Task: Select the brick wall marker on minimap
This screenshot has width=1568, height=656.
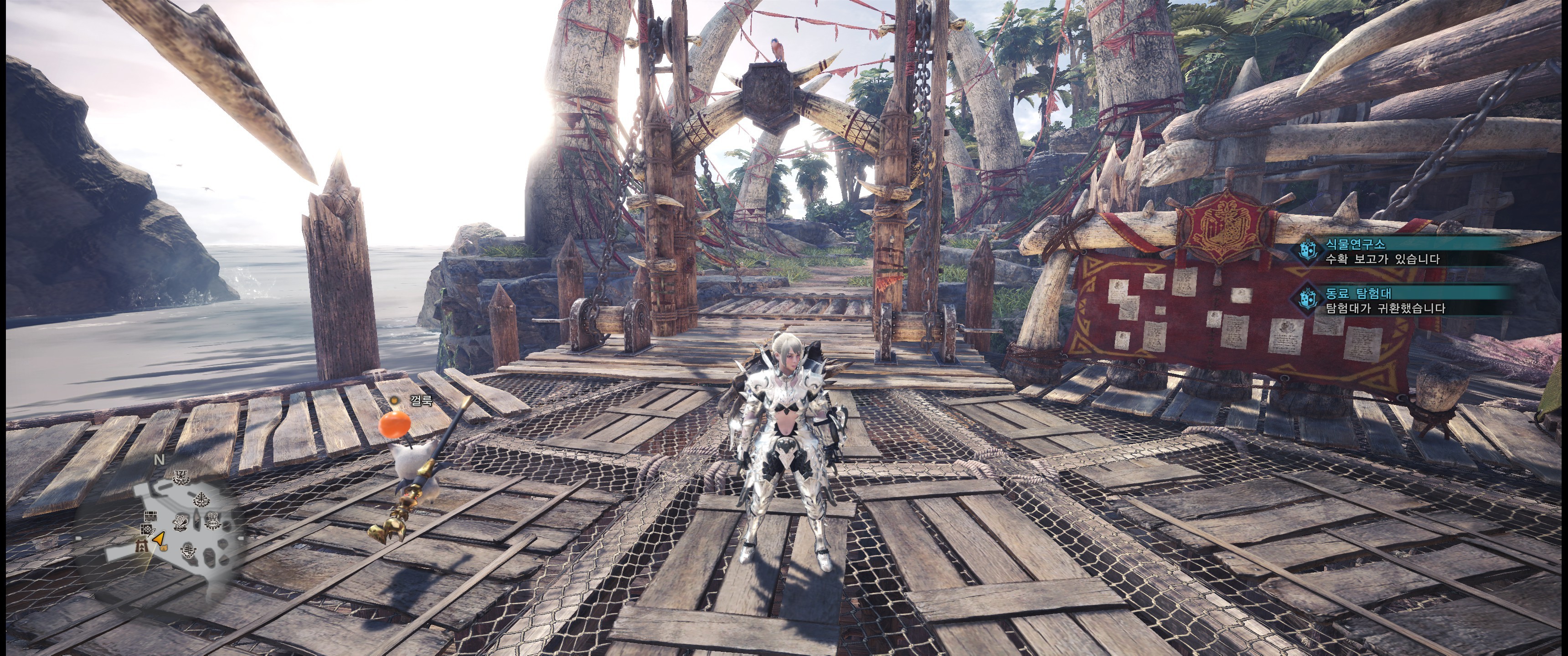Action: click(x=151, y=517)
